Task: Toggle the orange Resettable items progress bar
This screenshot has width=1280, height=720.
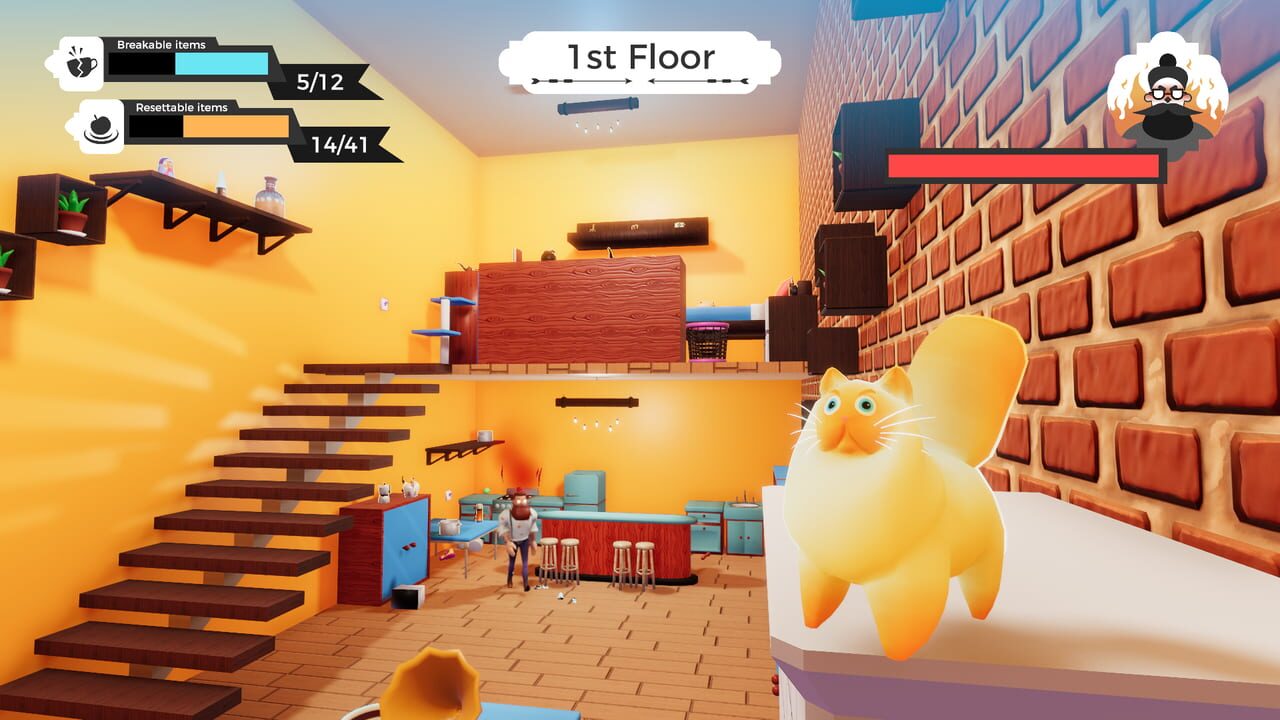Action: [x=235, y=128]
